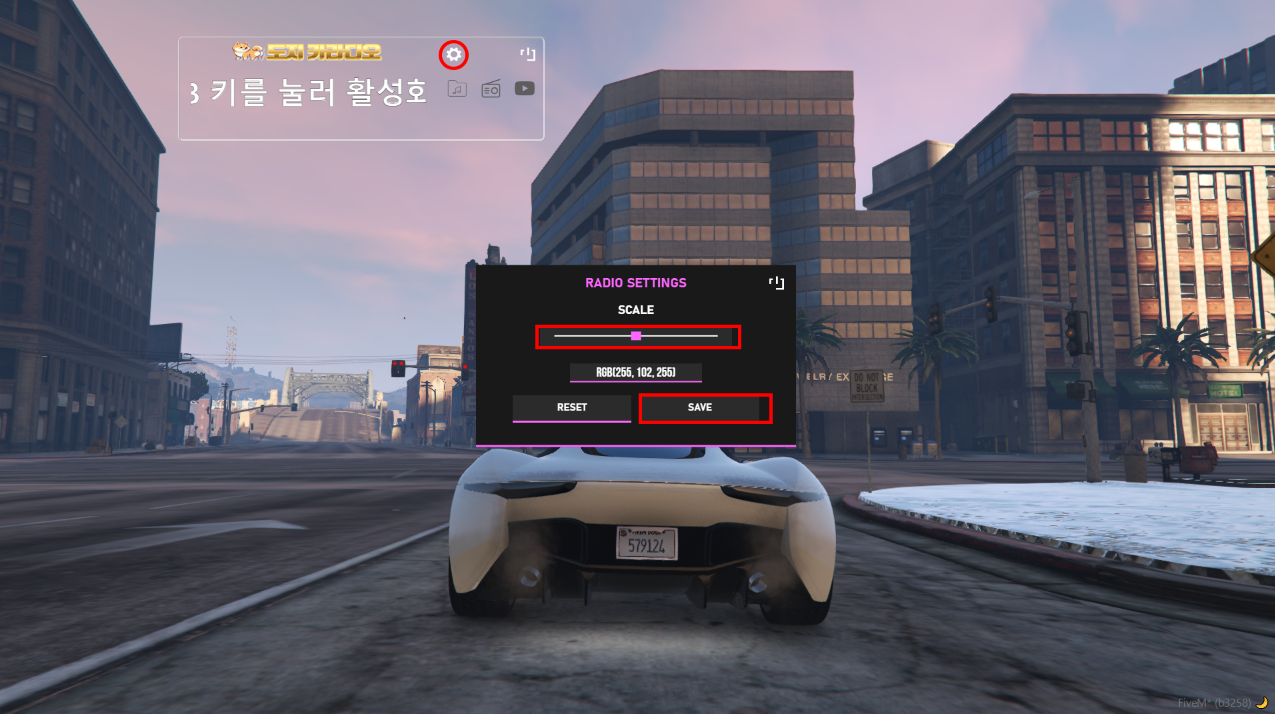Open the YouTube play icon
The height and width of the screenshot is (714, 1275).
(524, 88)
